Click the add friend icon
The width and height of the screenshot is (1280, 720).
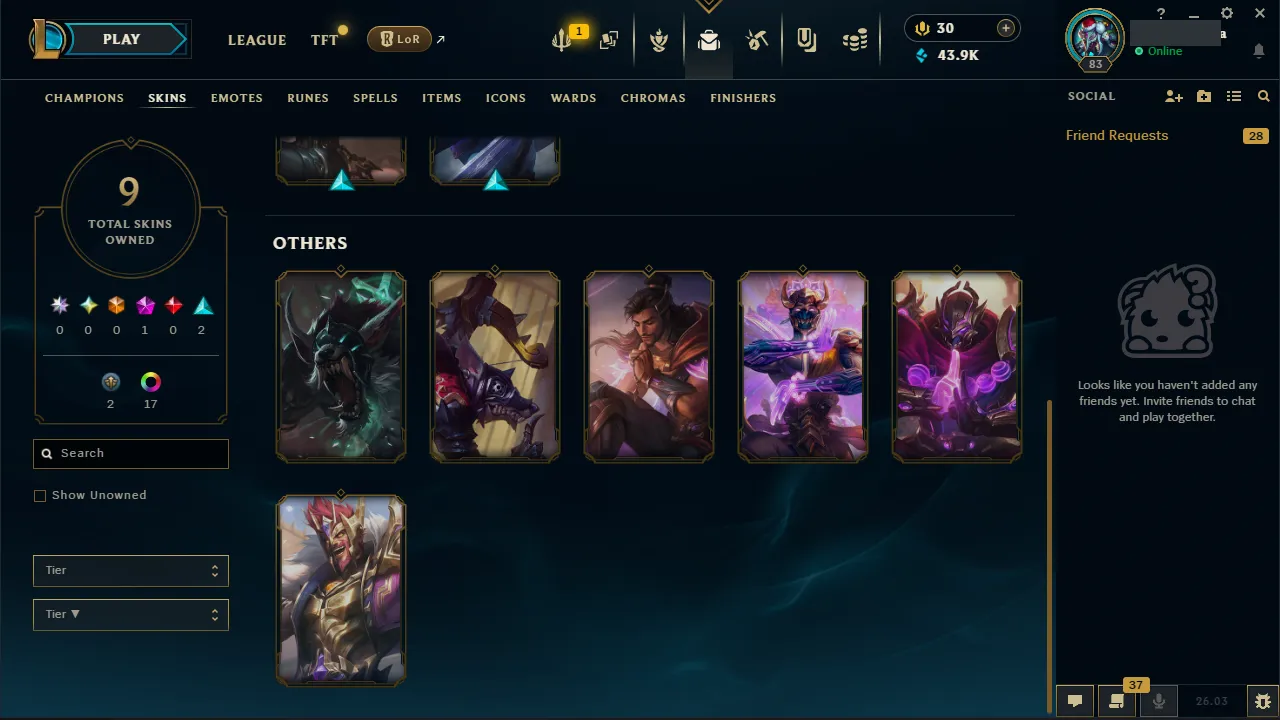tap(1173, 96)
